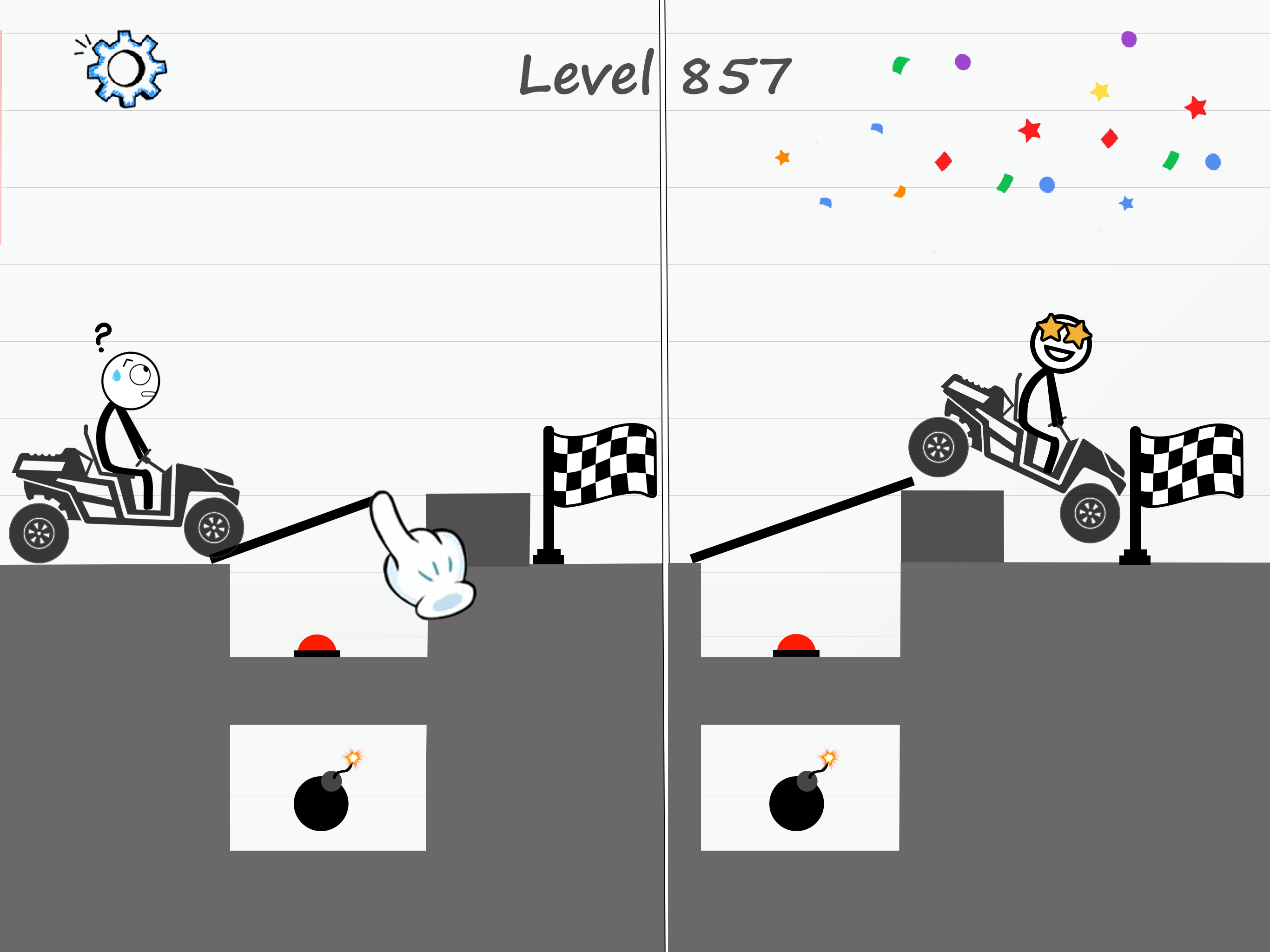This screenshot has height=952, width=1270.
Task: Click the question mark above the confused stickman
Action: tap(102, 335)
